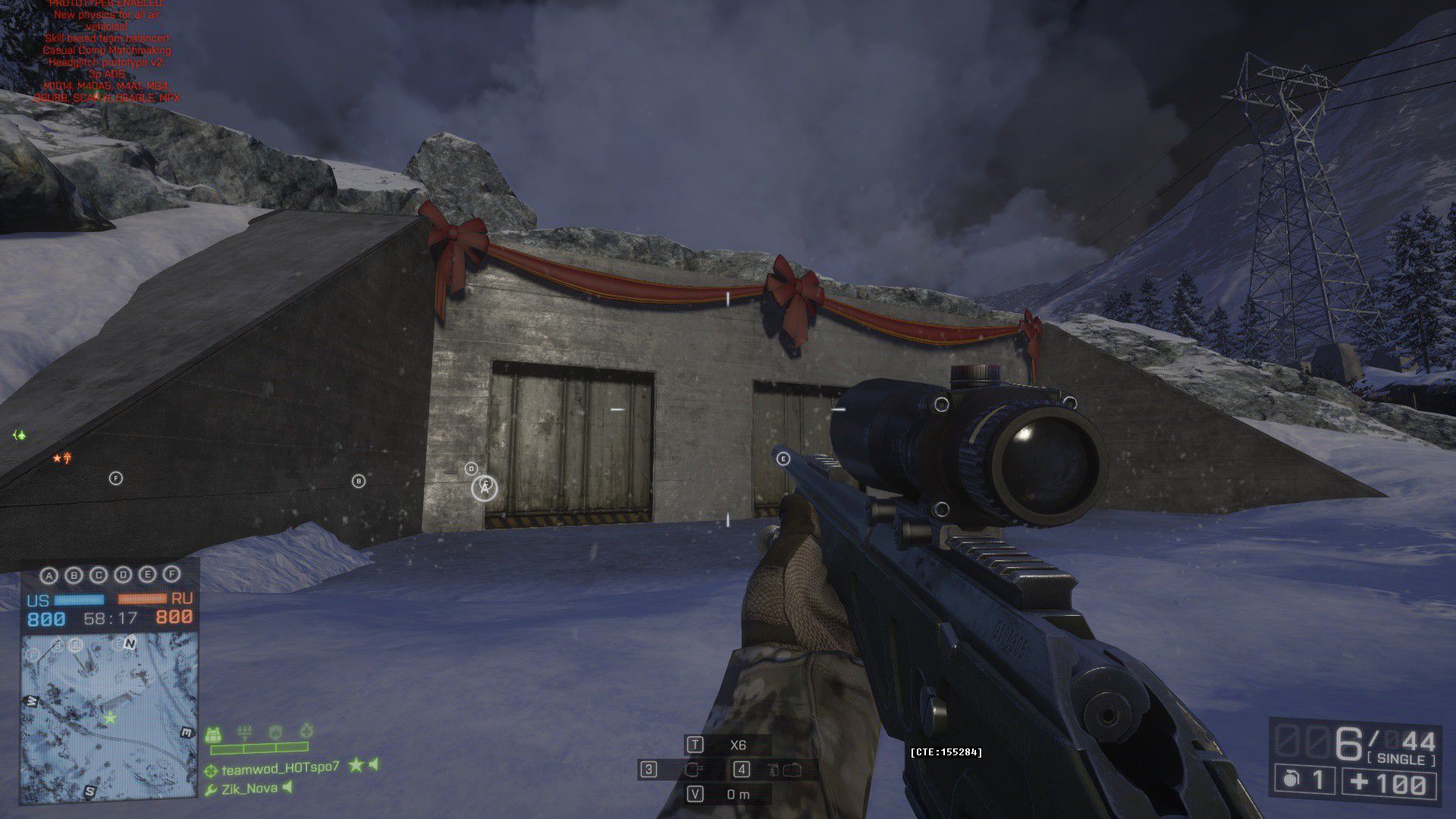This screenshot has height=819, width=1456.
Task: Select squad member teamwod_HOTspo7
Action: (280, 767)
